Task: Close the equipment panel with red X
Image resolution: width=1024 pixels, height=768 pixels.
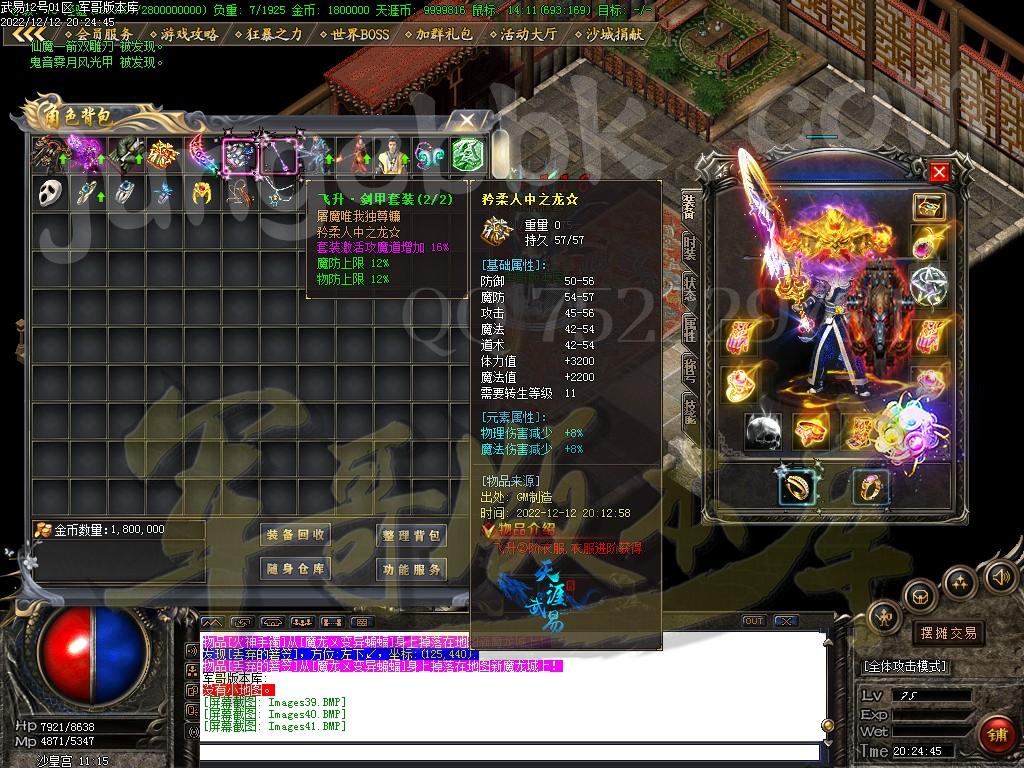Action: pyautogui.click(x=939, y=172)
